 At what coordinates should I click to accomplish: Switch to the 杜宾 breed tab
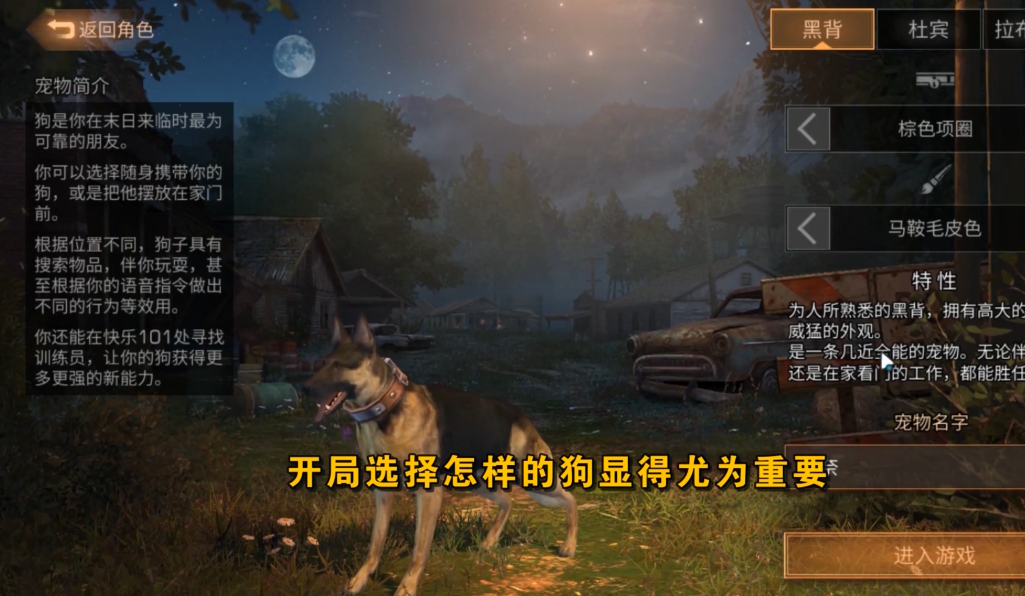[x=927, y=29]
